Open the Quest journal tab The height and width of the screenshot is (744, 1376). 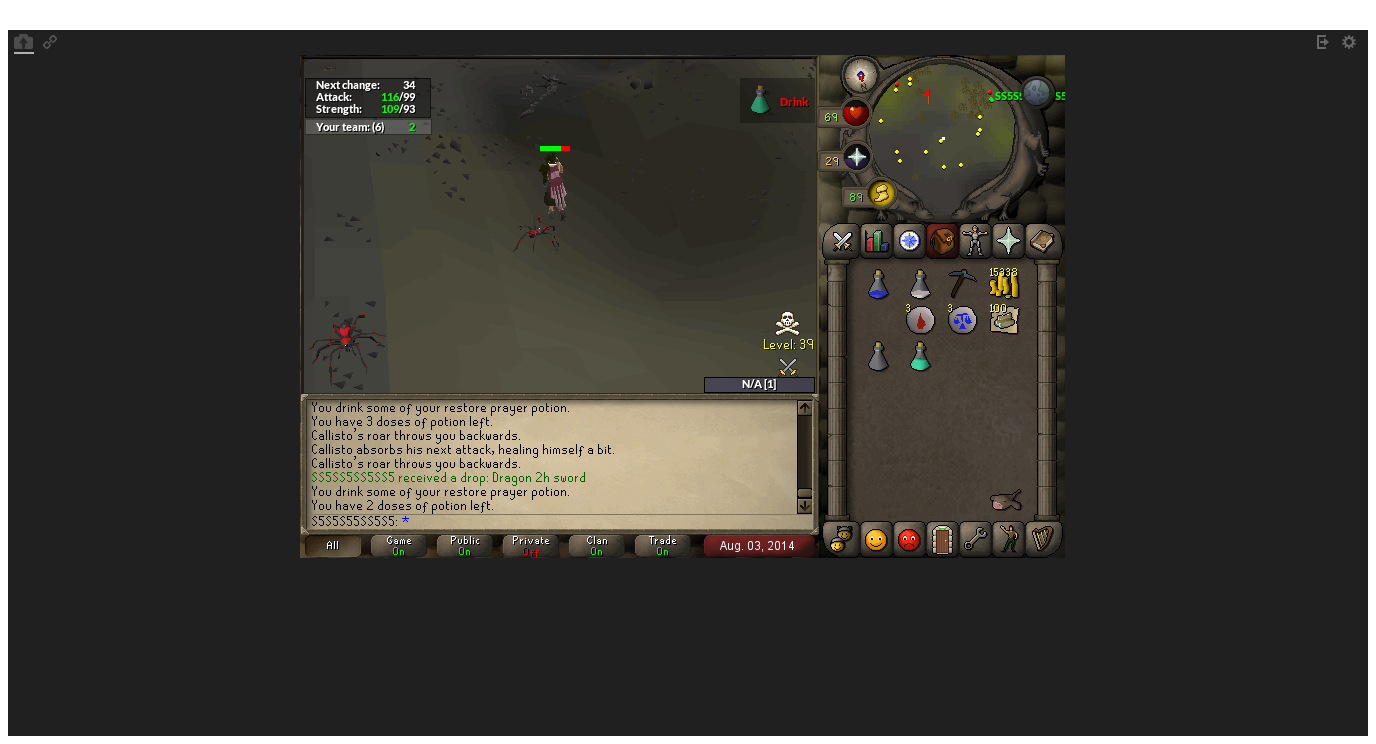(908, 241)
